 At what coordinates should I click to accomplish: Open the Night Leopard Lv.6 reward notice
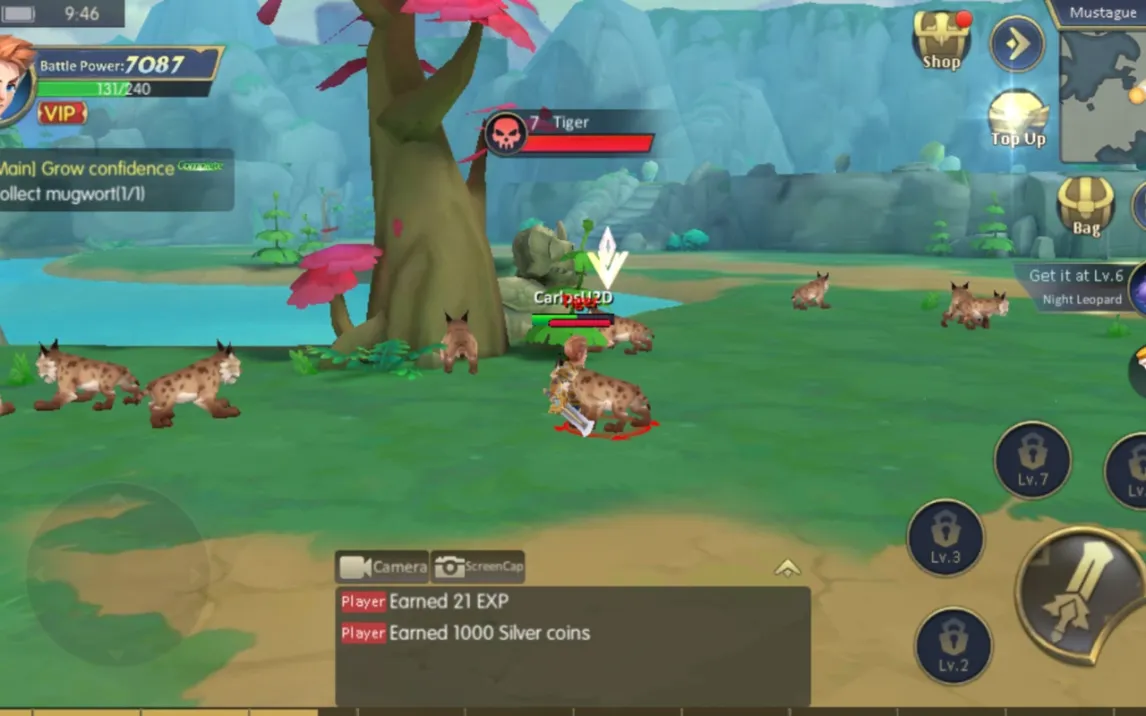click(1080, 287)
